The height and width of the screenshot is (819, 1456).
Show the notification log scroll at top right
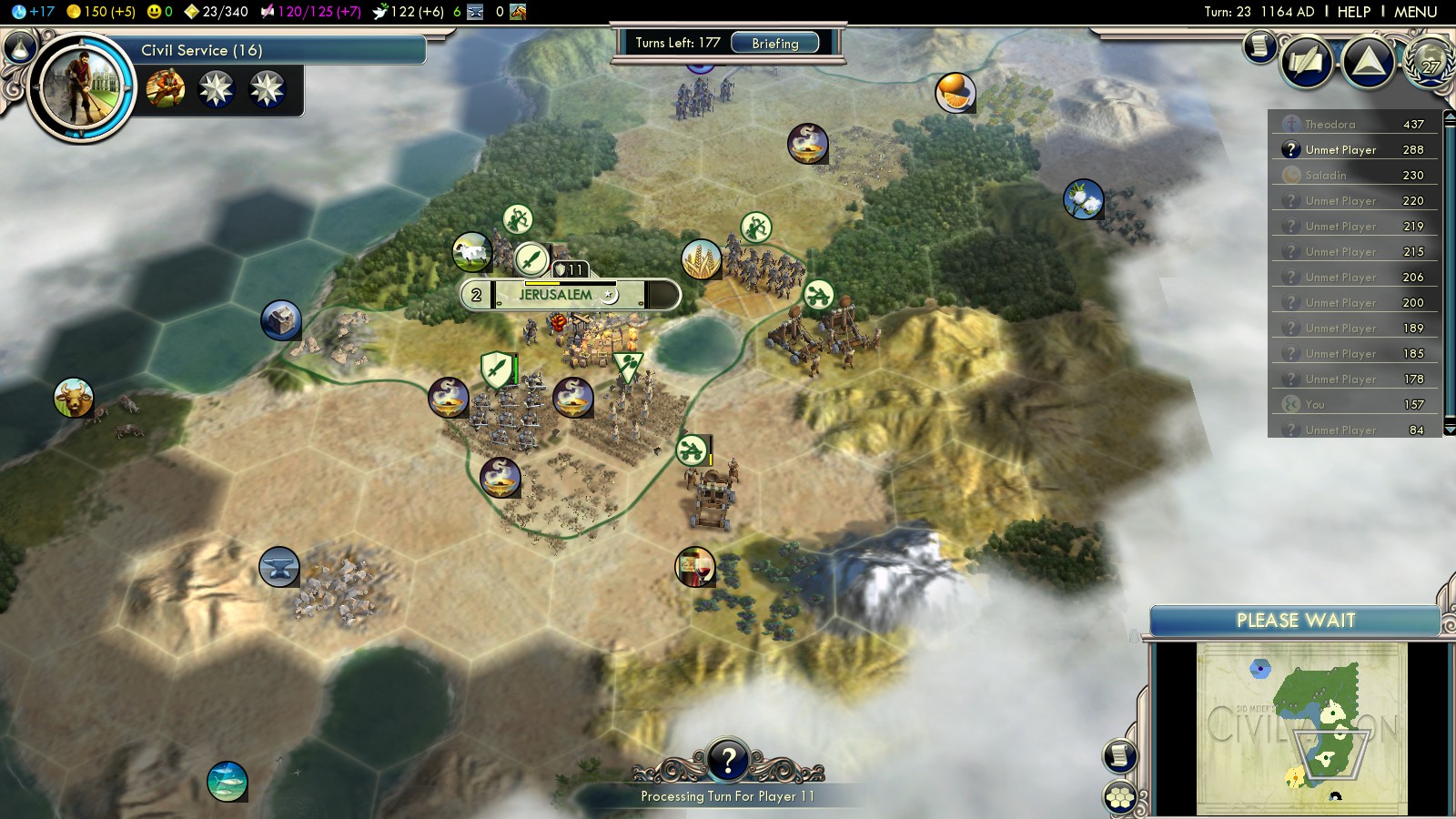point(1259,45)
